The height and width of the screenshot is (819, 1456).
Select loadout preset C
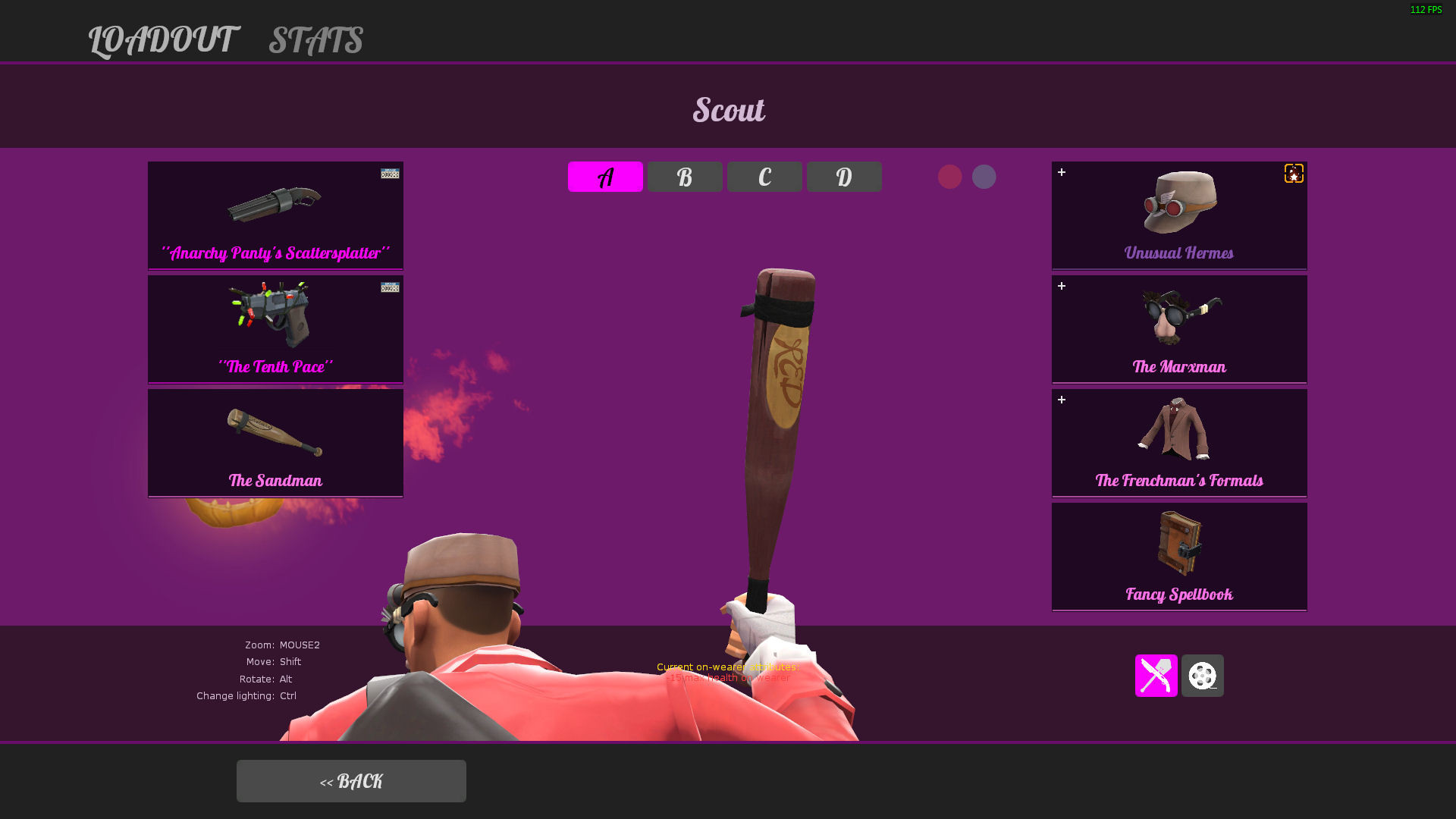pos(764,176)
